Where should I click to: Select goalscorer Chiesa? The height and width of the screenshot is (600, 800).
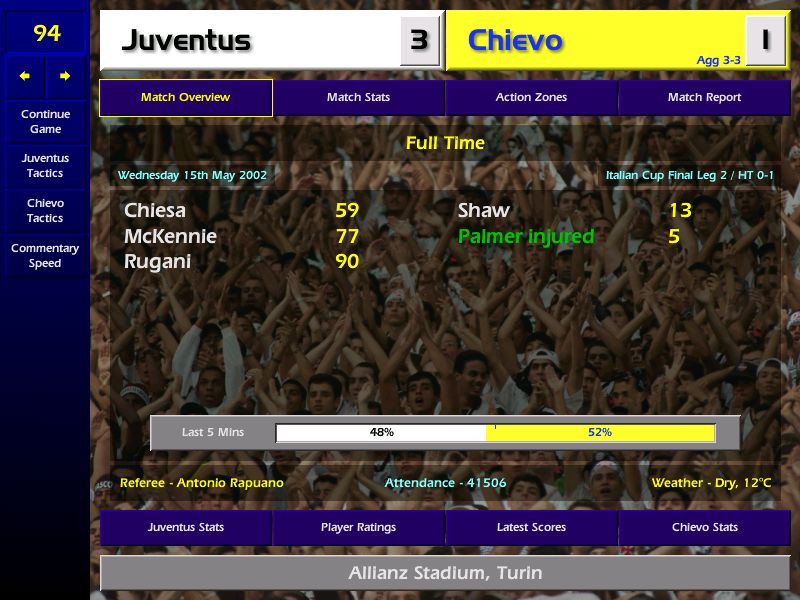pos(156,211)
